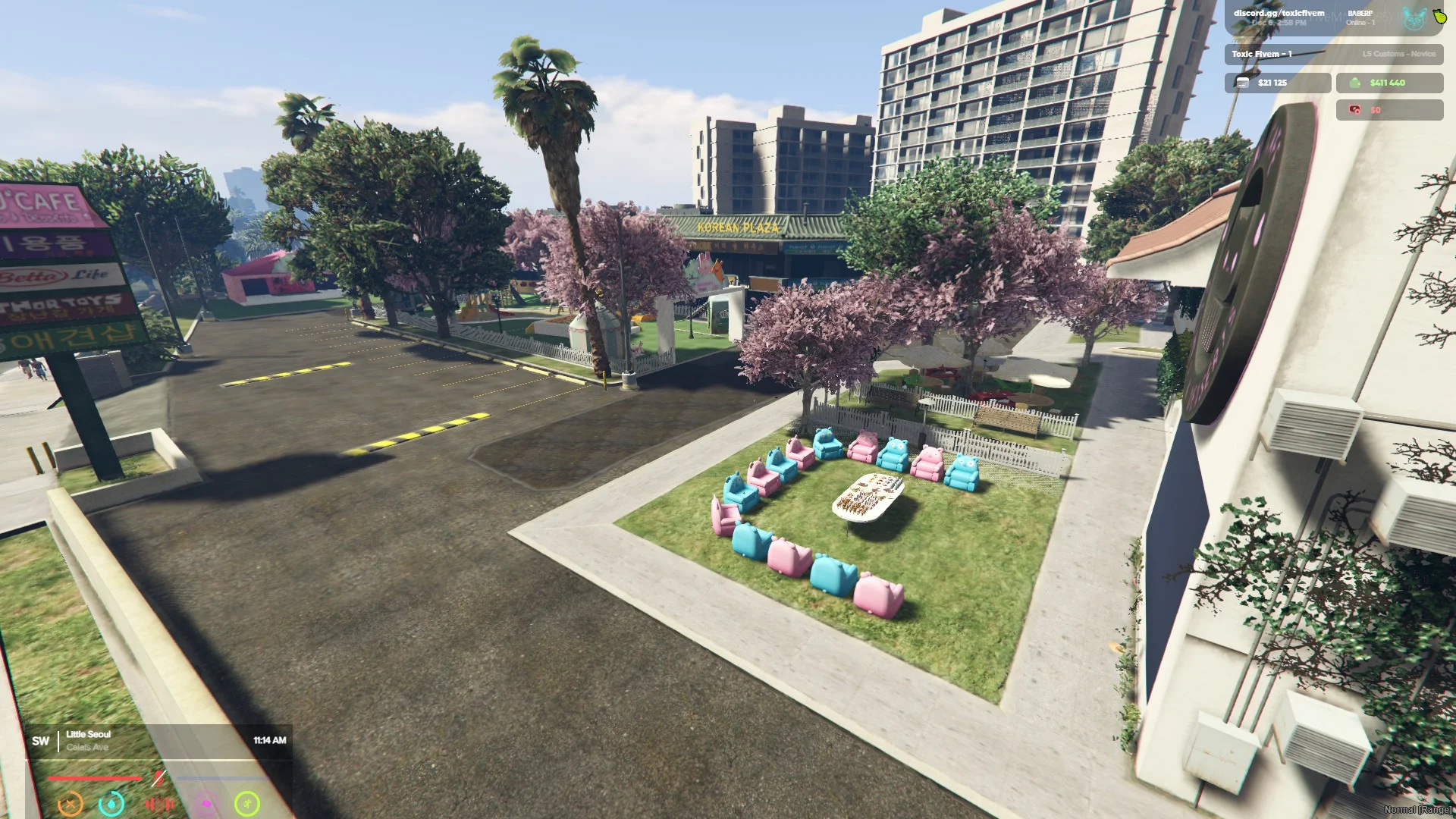The image size is (1456, 819).
Task: Select the green running man stamina icon
Action: (x=247, y=803)
